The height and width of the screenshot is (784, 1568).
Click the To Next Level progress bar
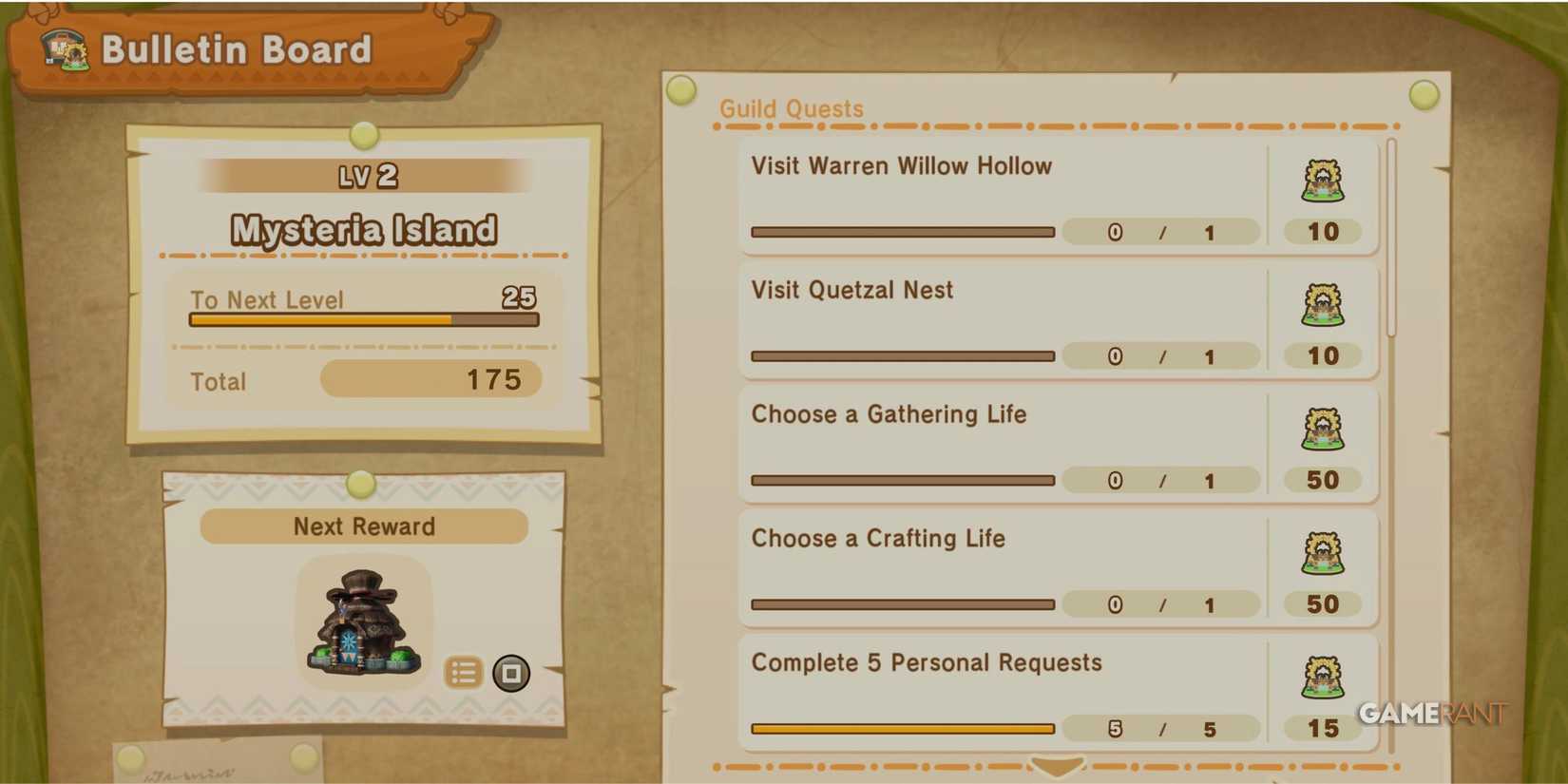[363, 320]
